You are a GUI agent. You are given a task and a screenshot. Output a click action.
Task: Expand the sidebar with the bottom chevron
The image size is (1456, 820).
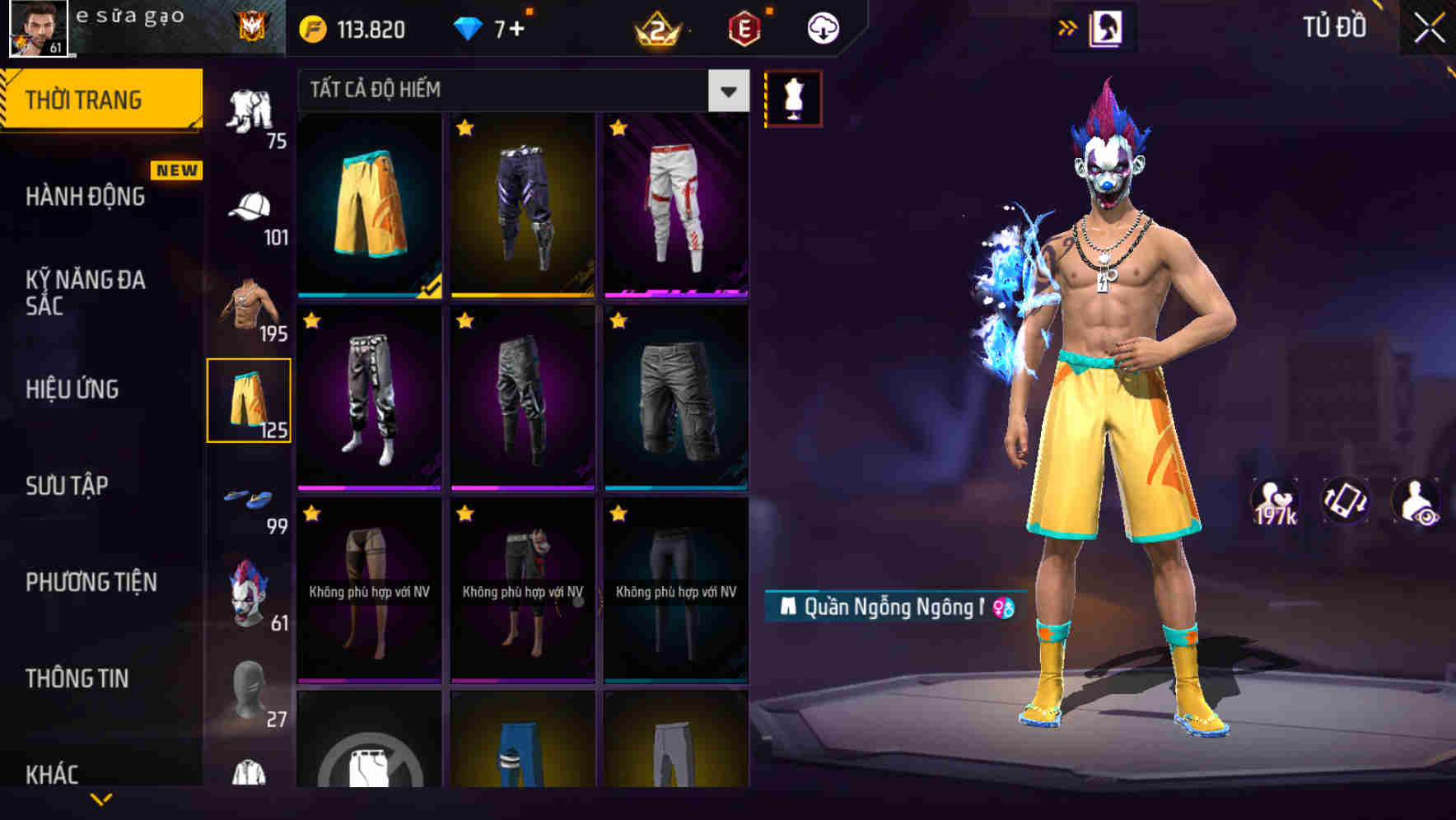click(100, 800)
